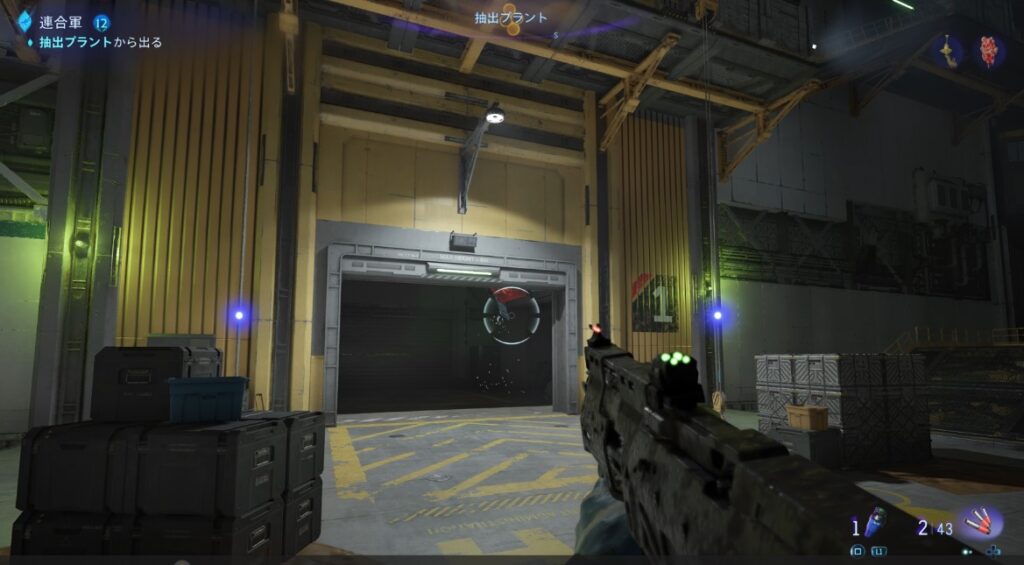The height and width of the screenshot is (565, 1024).
Task: Select the blue grenade equipment icon
Action: 874,523
